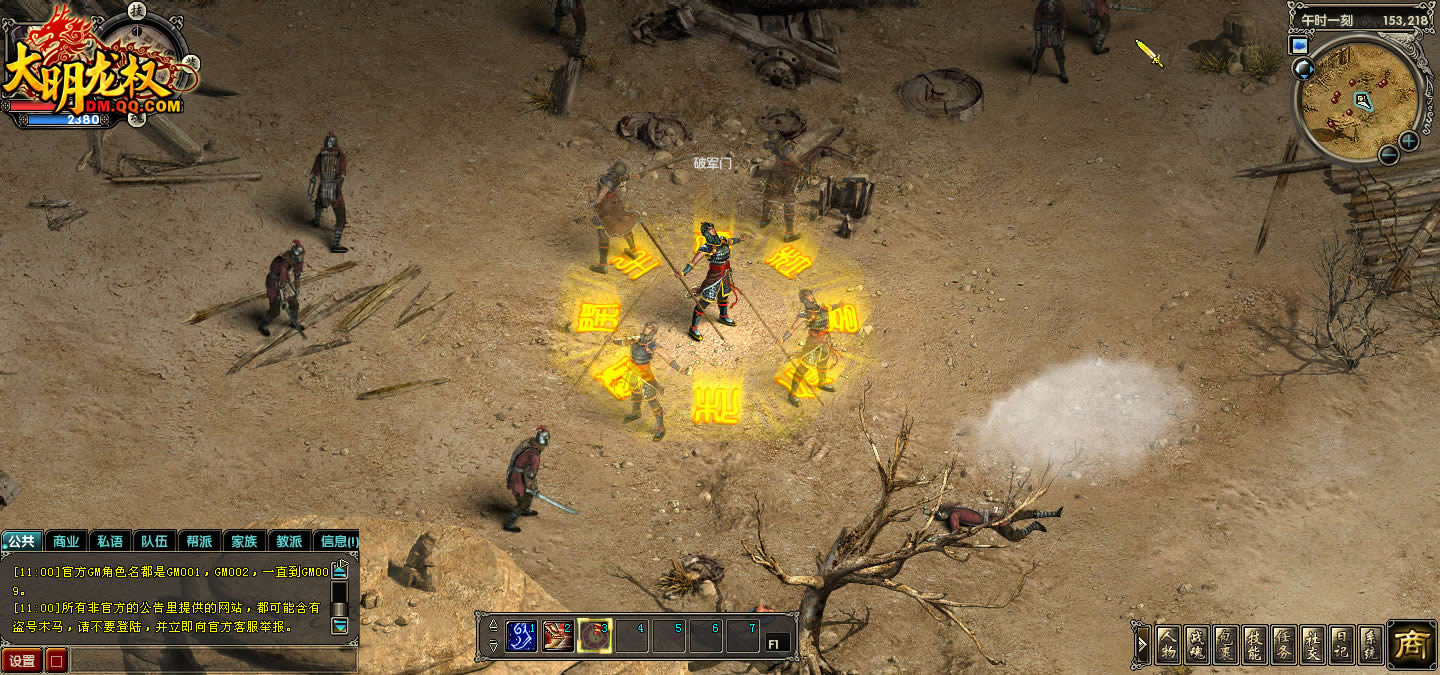Open the 系统 system menu

point(1372,644)
